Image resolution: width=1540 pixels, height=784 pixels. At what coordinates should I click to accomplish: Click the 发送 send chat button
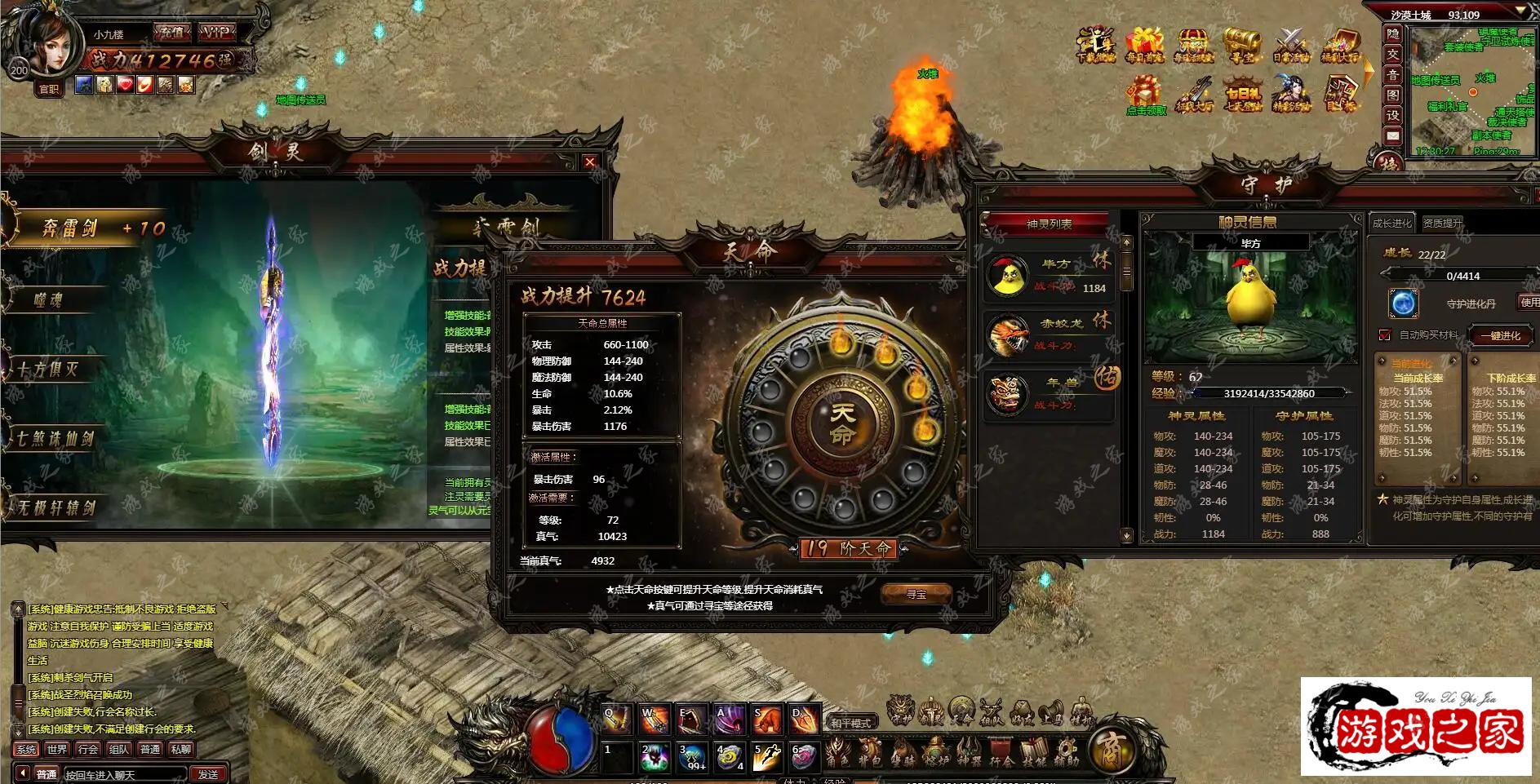(208, 773)
